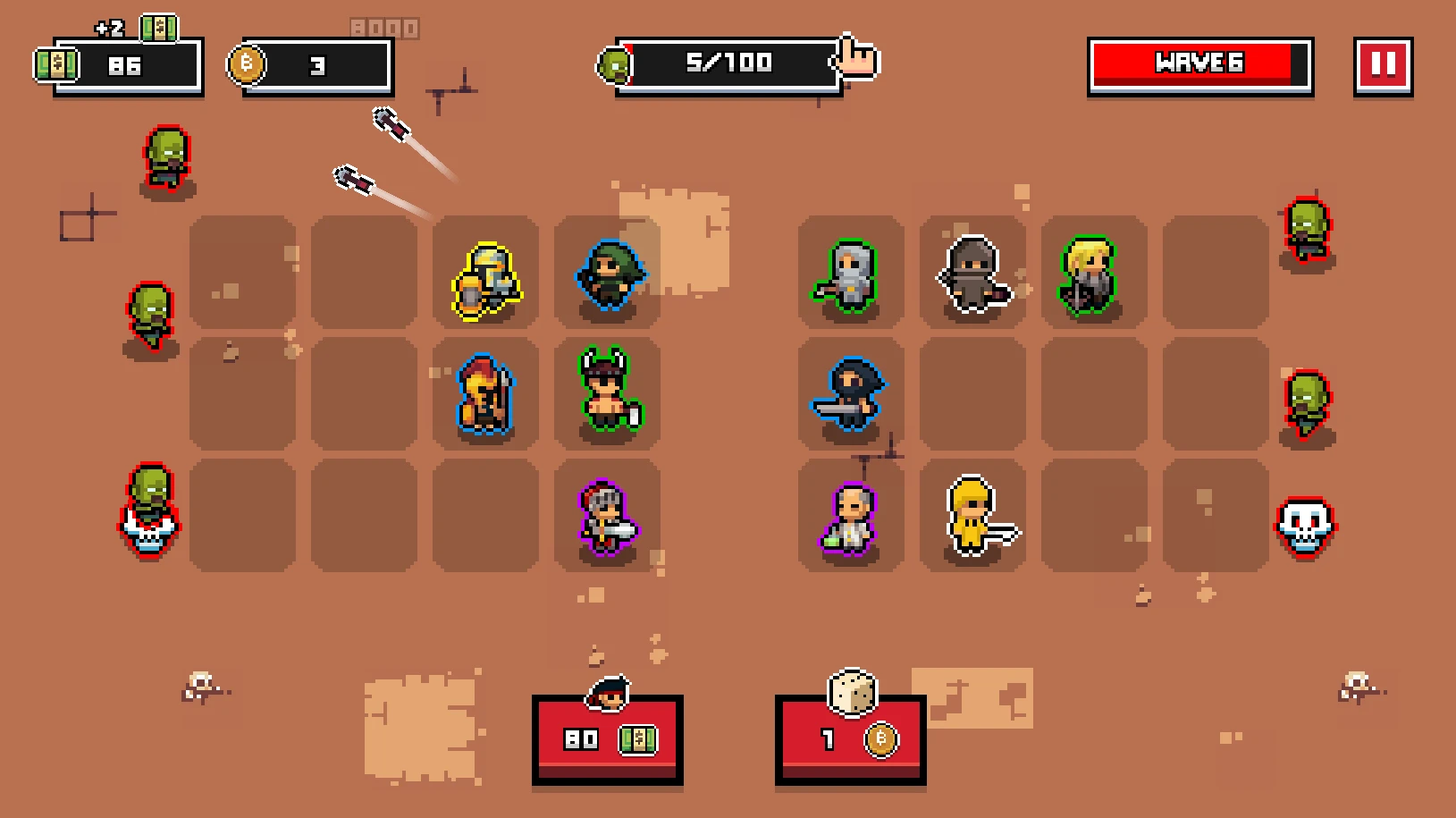This screenshot has width=1456, height=818.
Task: Select the blue masked swordsman unit
Action: 849,394
